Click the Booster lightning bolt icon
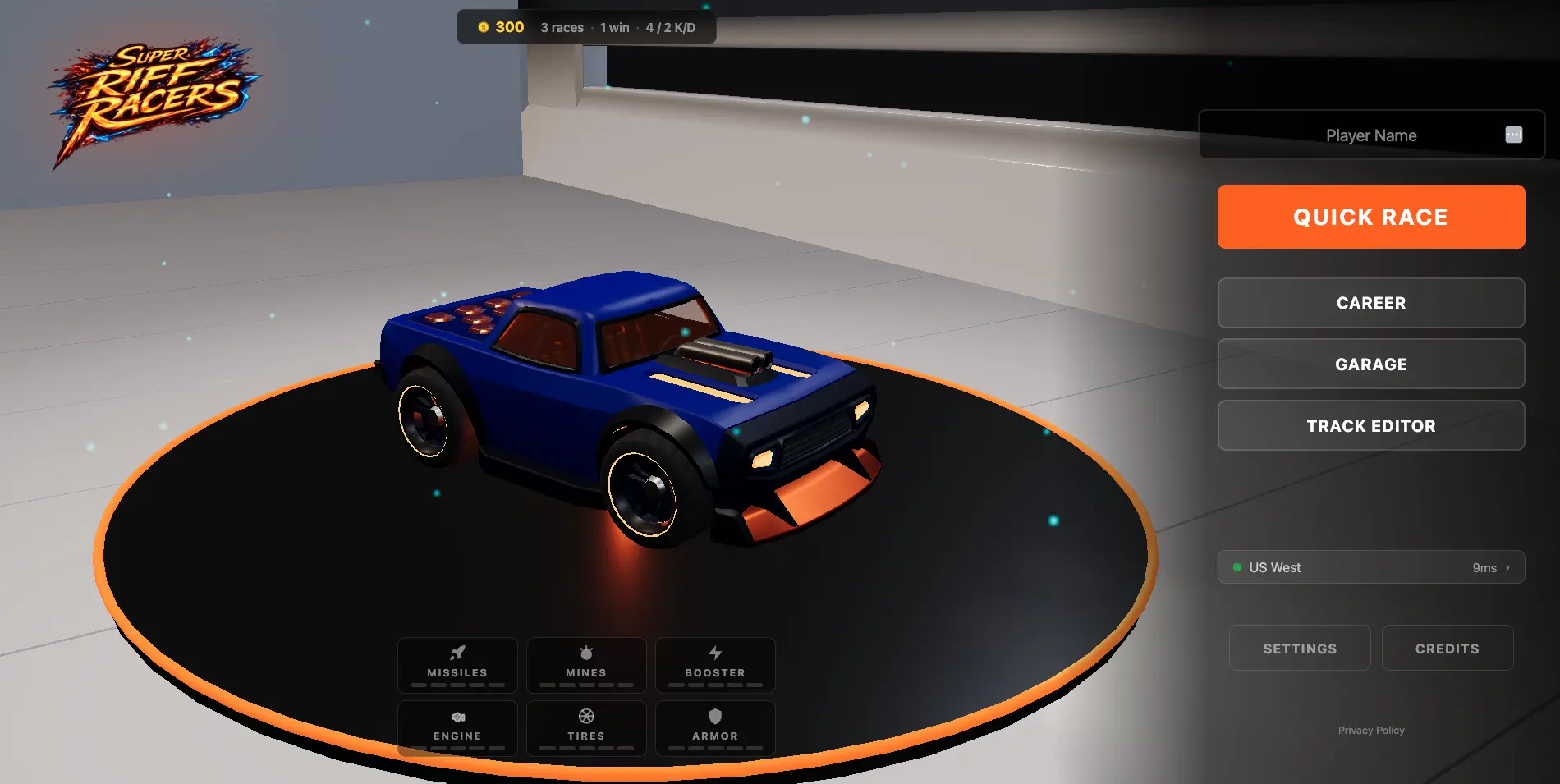The height and width of the screenshot is (784, 1560). [x=715, y=652]
